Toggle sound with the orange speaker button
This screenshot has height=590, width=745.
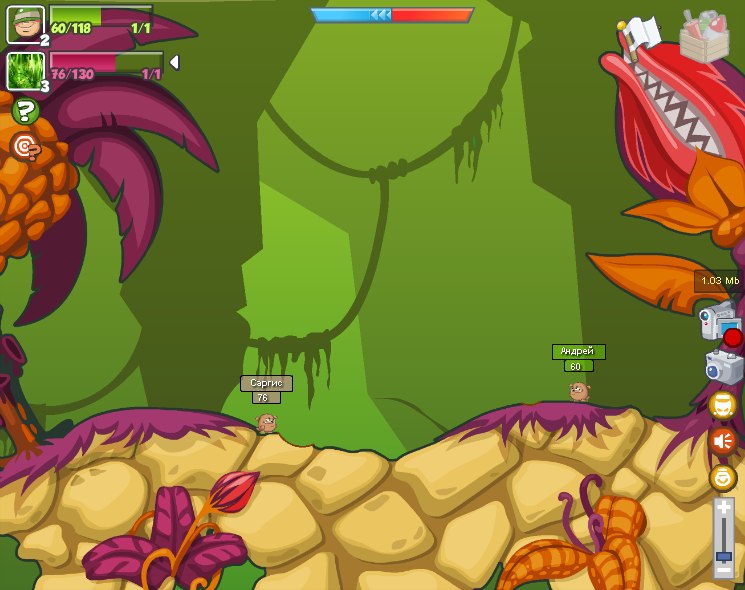(x=722, y=441)
